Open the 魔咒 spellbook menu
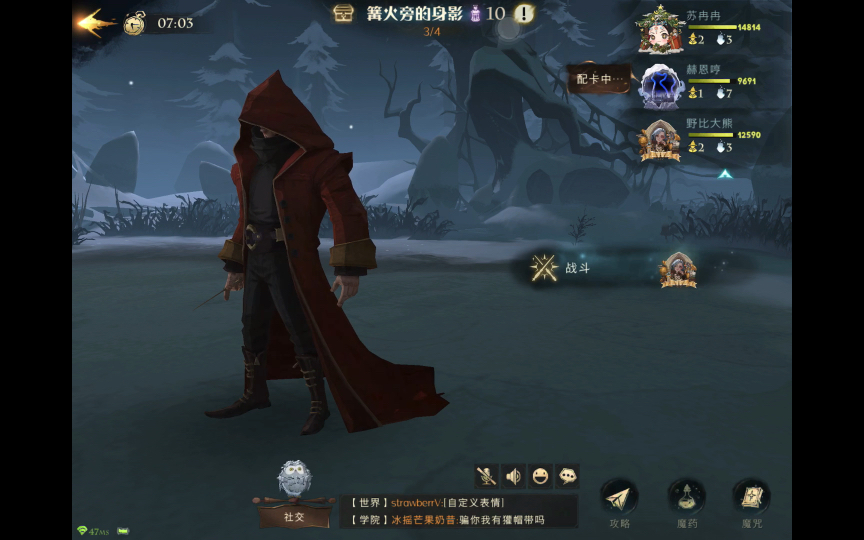This screenshot has width=864, height=540. (751, 498)
